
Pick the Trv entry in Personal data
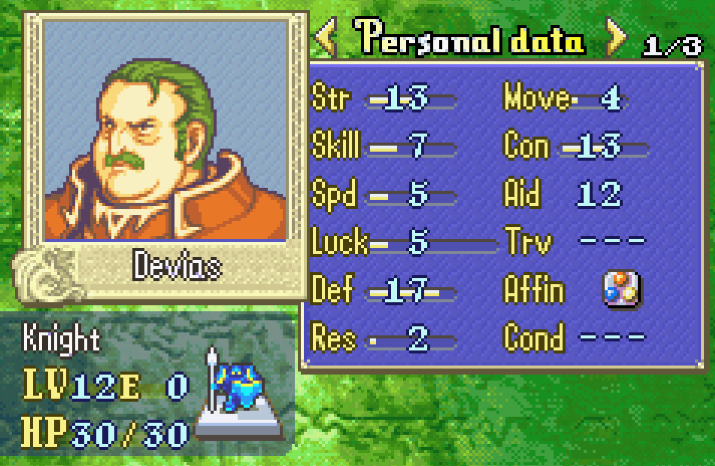click(521, 241)
